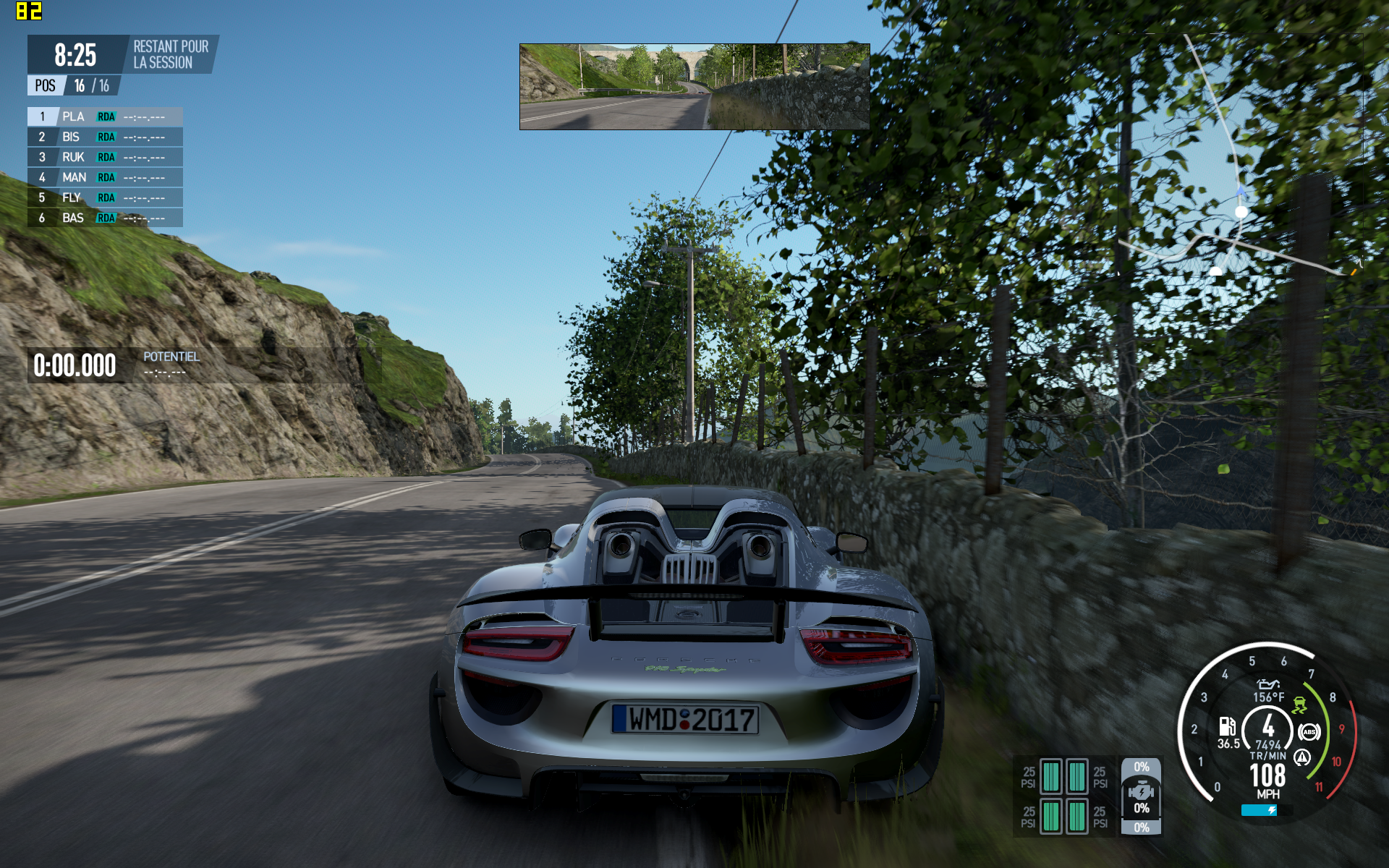Viewport: 1389px width, 868px height.
Task: Select PLA in the standings list
Action: (x=105, y=116)
